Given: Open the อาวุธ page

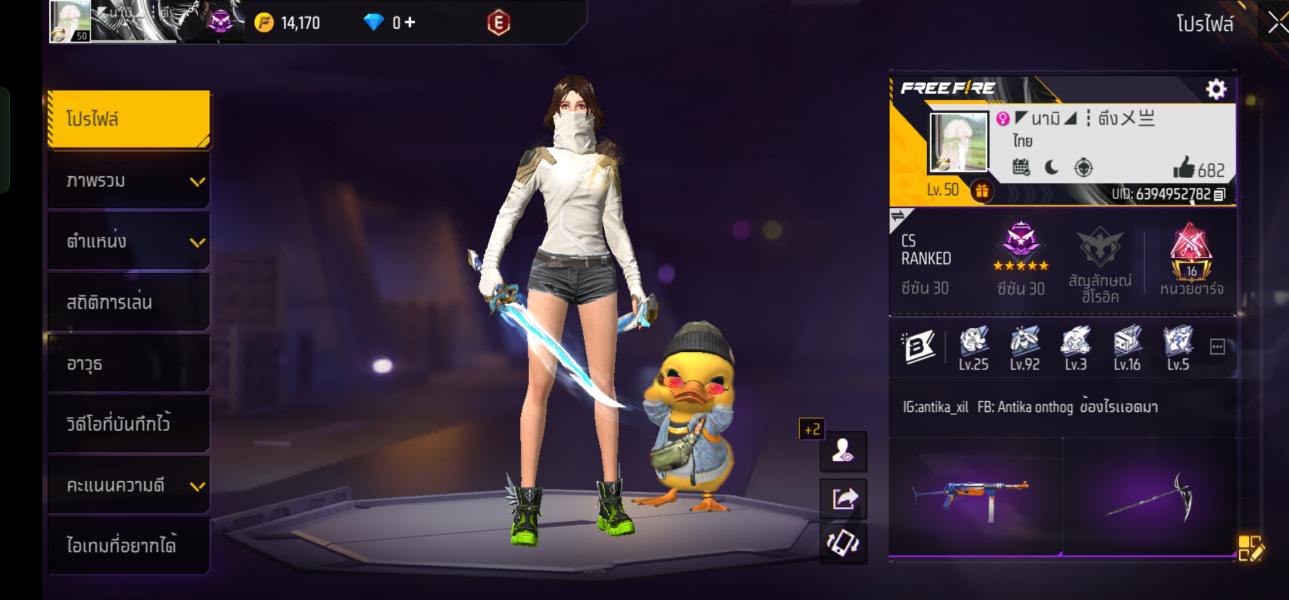Looking at the screenshot, I should [x=128, y=364].
